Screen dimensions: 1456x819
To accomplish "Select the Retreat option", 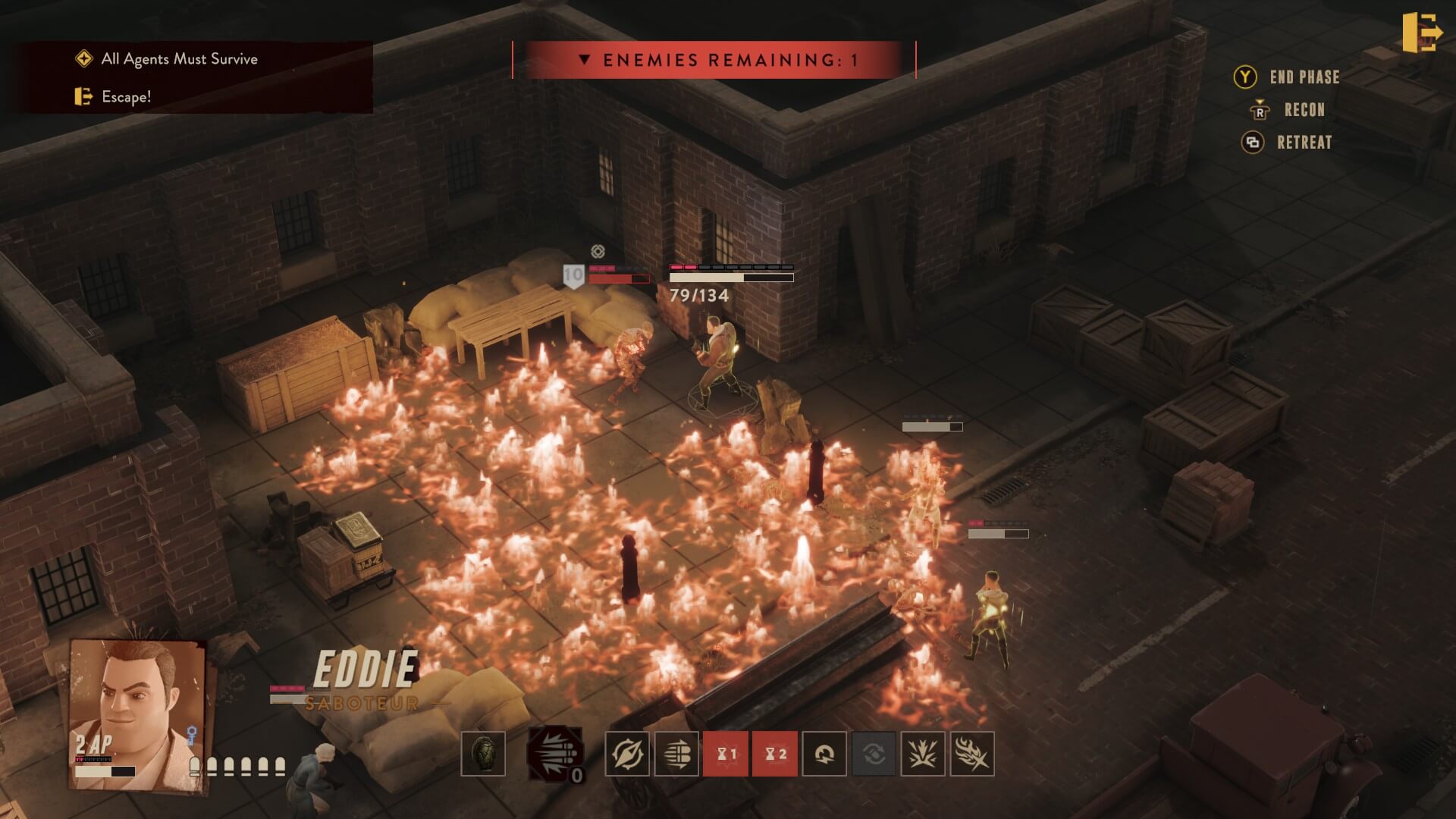I will 1304,143.
